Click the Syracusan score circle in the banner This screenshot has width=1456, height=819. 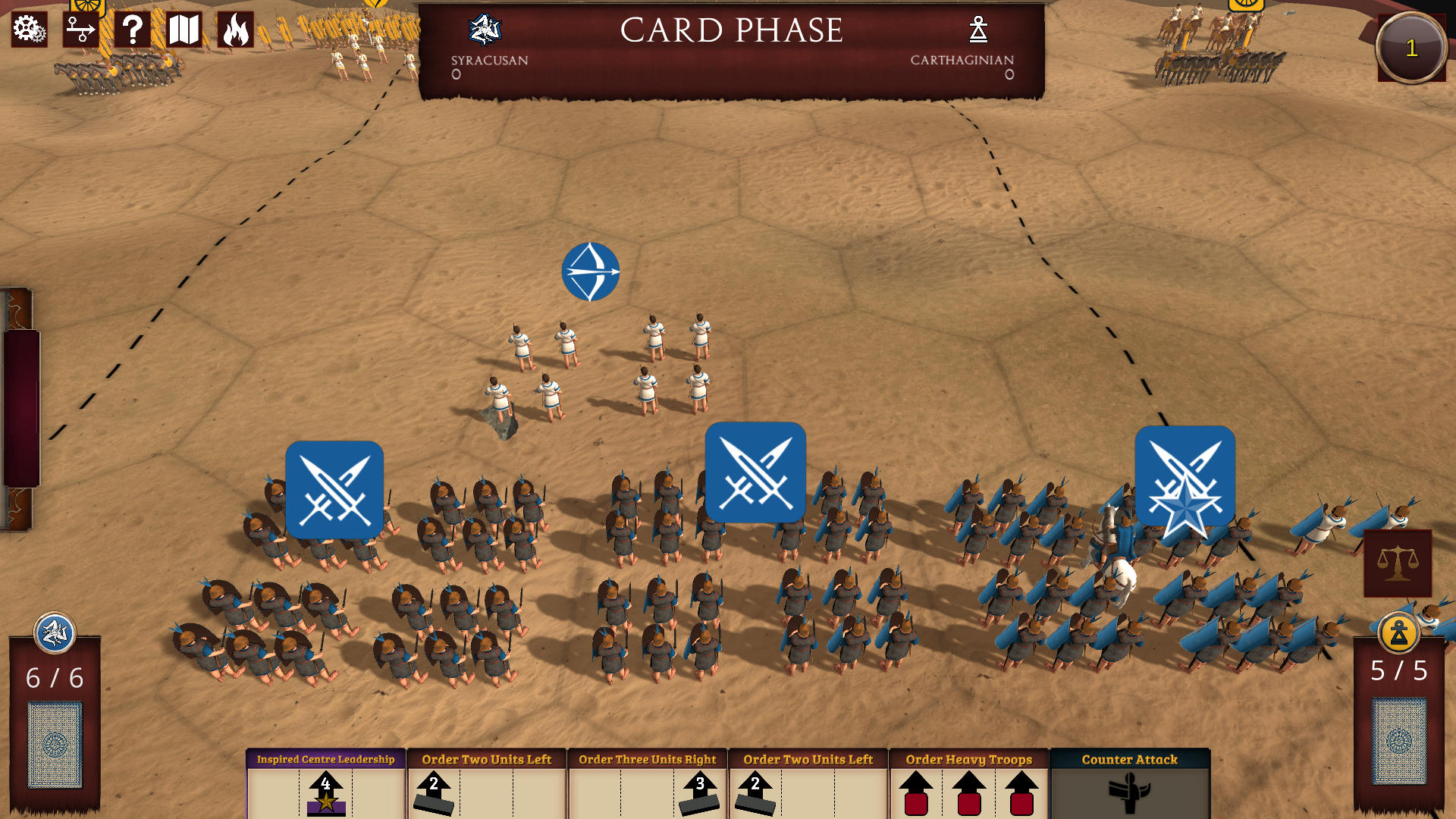(x=456, y=74)
